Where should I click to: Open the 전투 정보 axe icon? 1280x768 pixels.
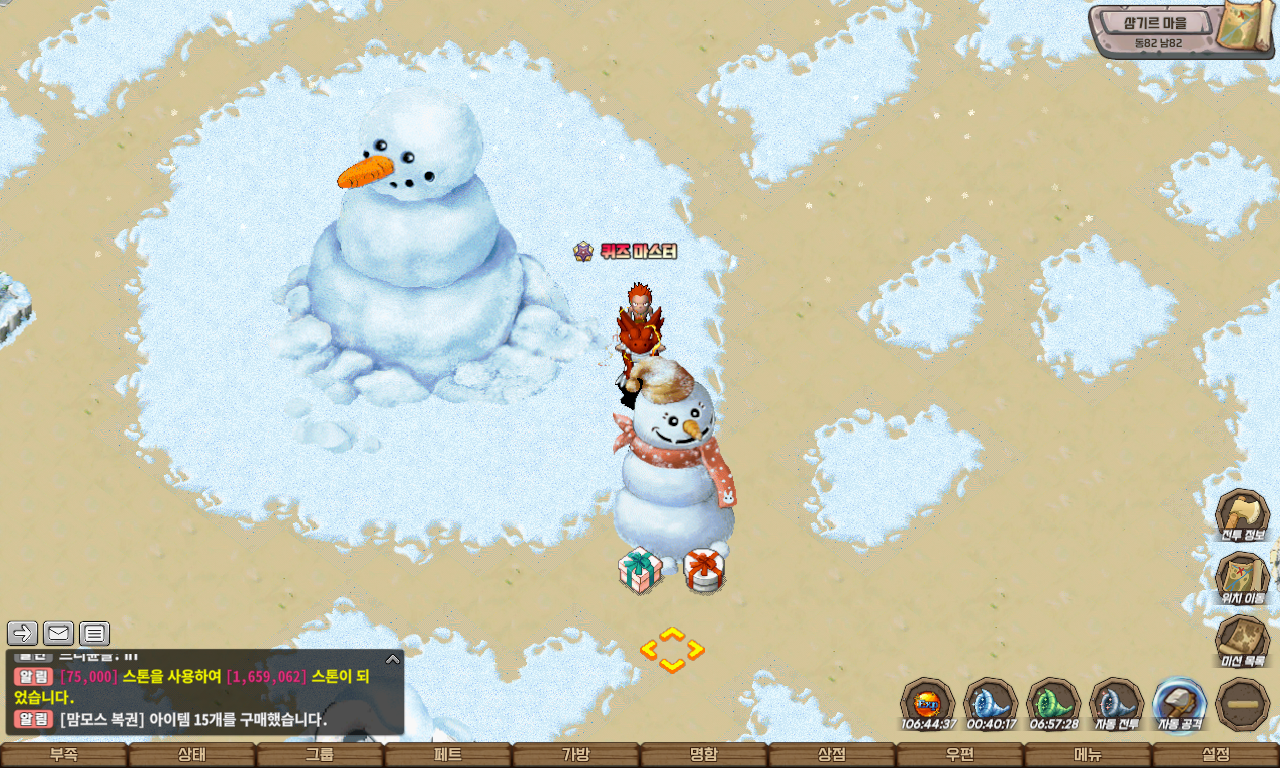1242,516
